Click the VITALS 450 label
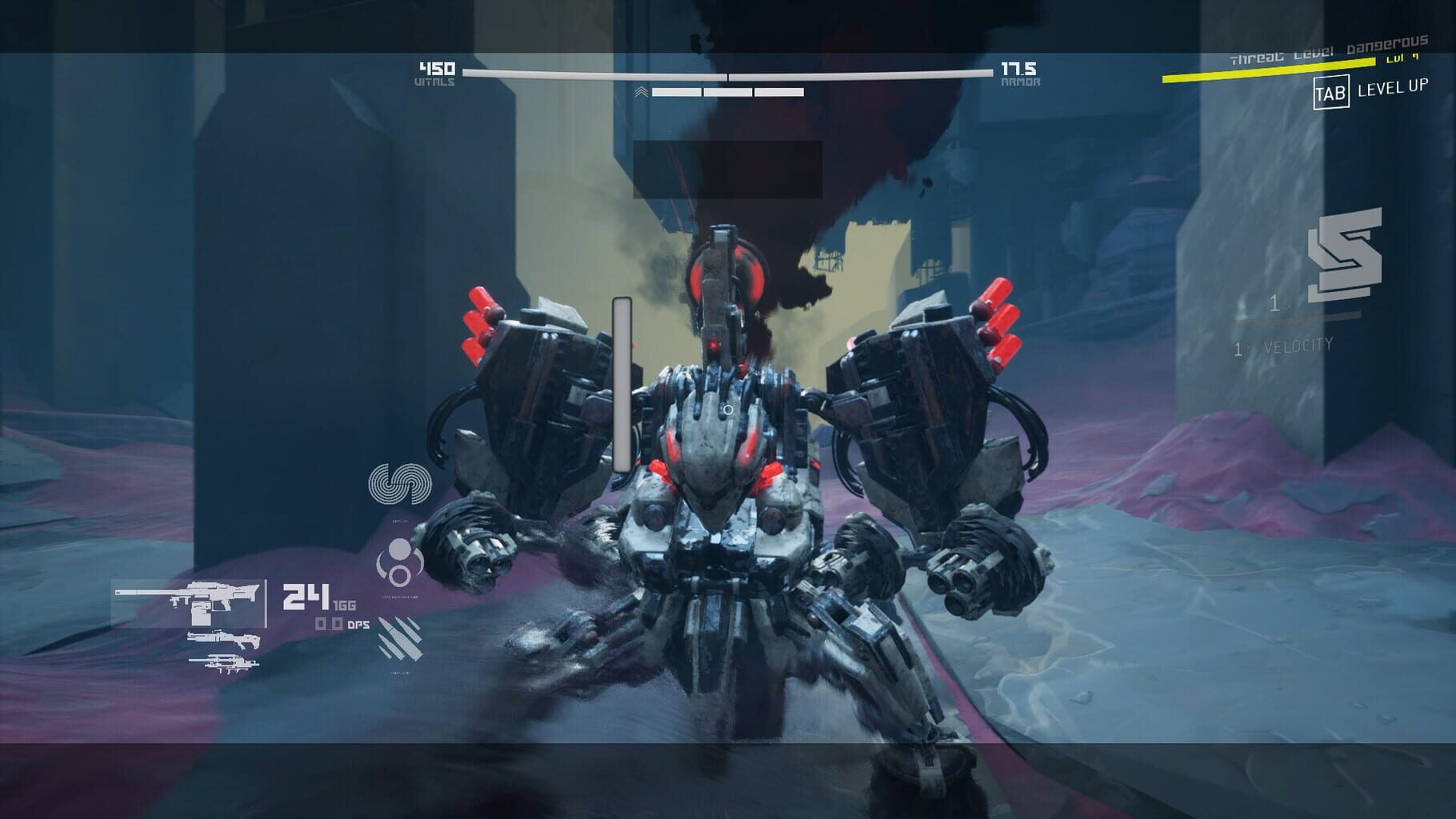This screenshot has height=819, width=1456. [436, 72]
